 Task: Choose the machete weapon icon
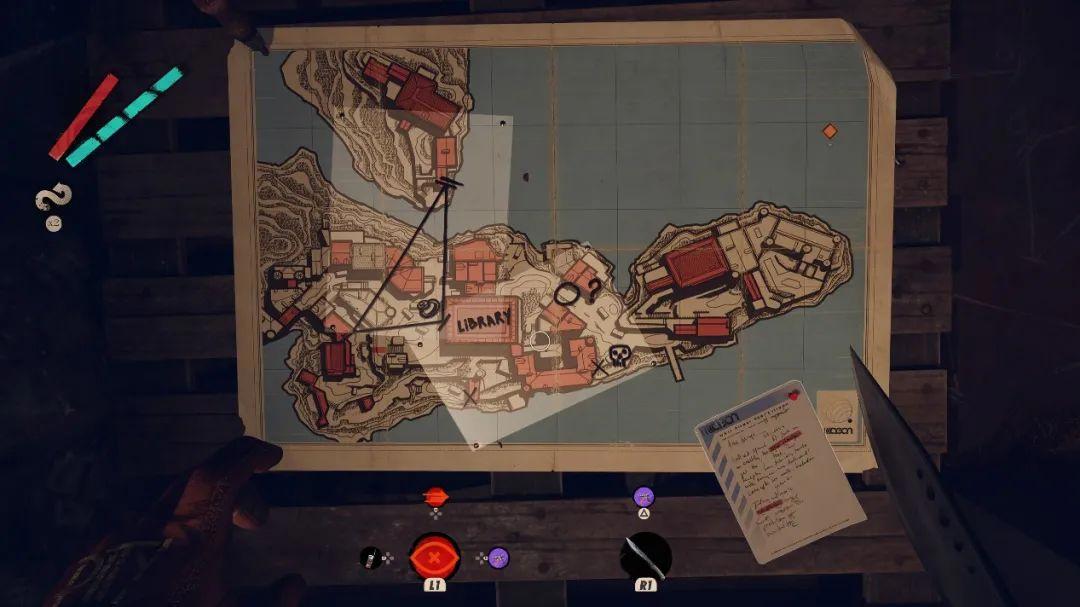(x=645, y=555)
